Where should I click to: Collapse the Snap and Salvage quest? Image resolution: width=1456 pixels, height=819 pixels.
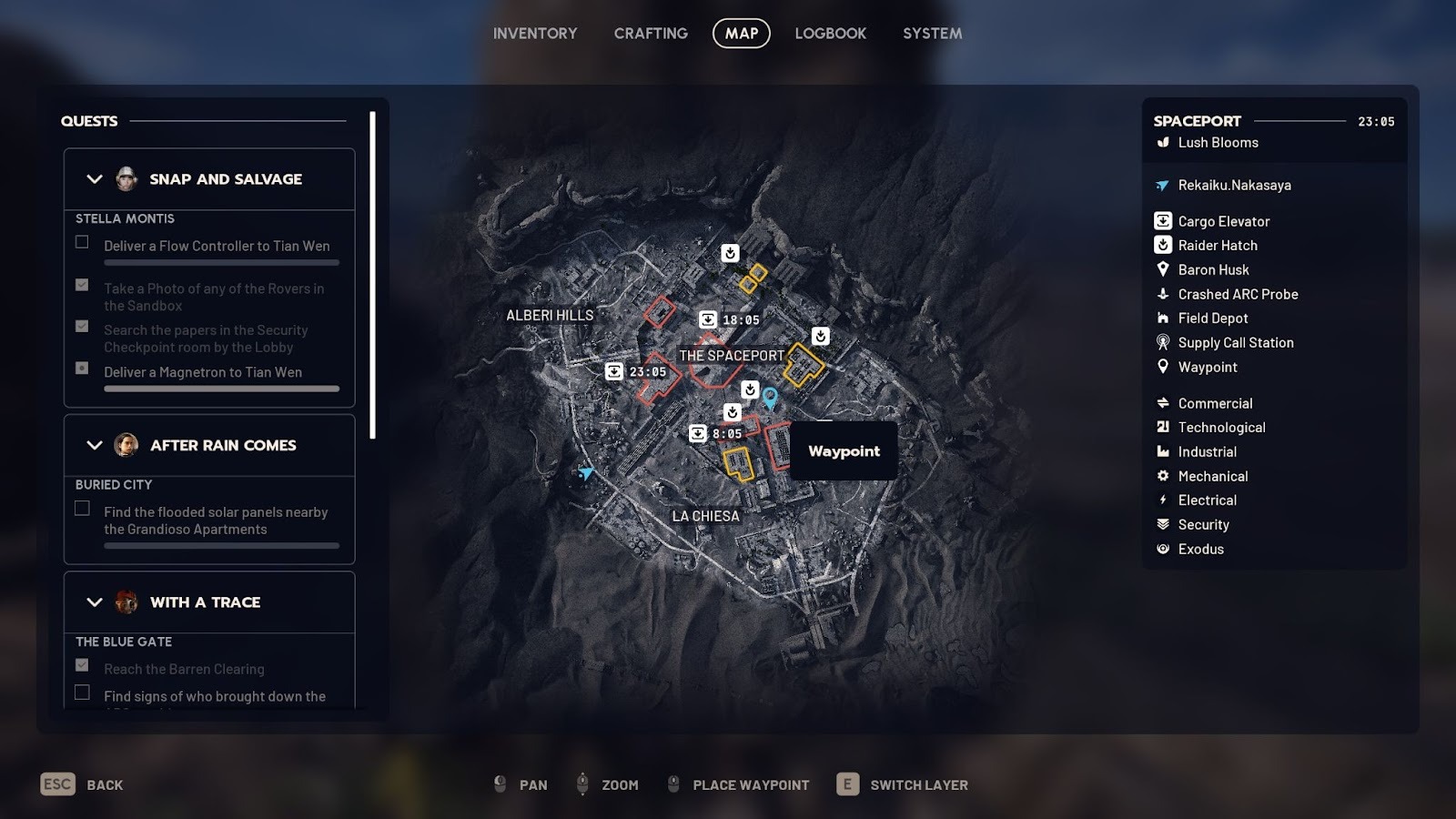coord(95,179)
